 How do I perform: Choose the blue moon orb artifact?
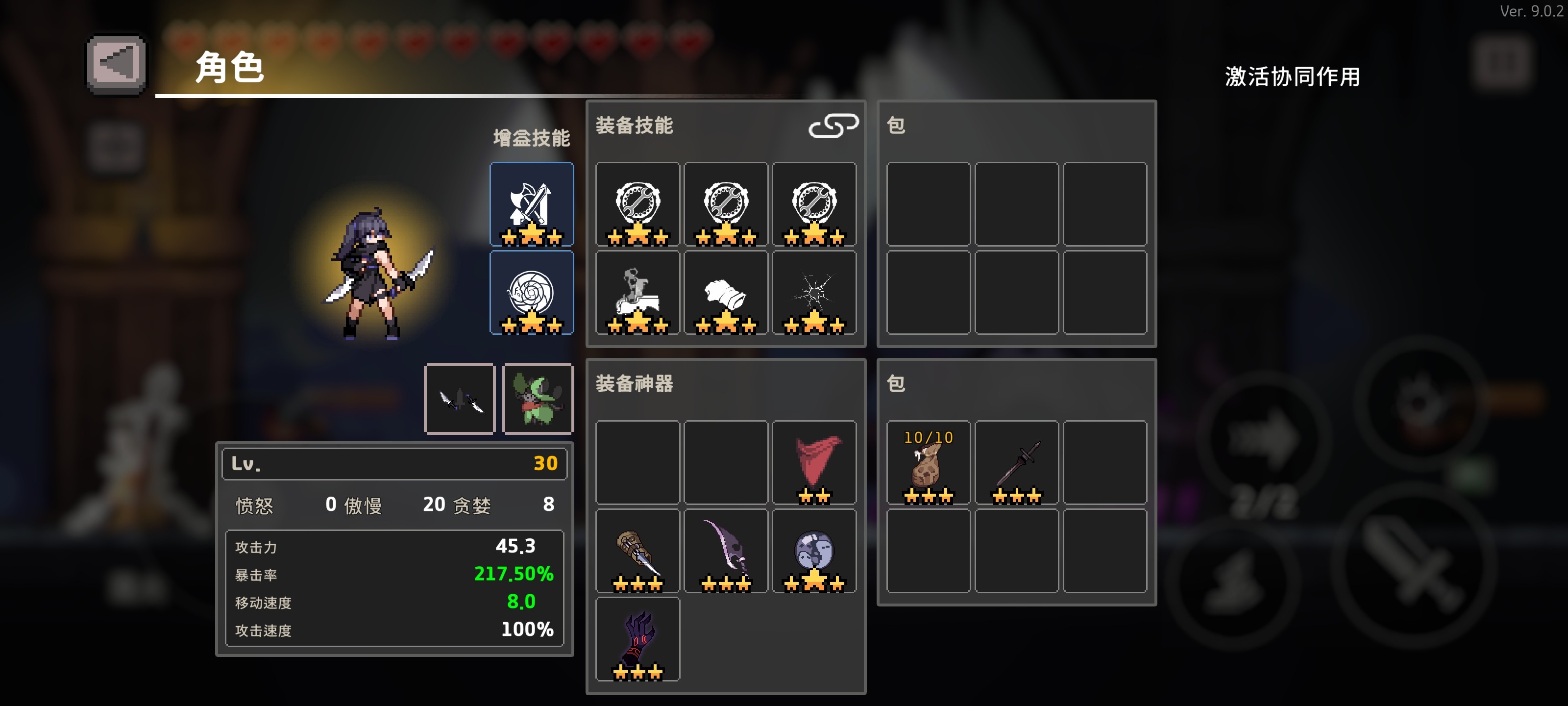[814, 551]
